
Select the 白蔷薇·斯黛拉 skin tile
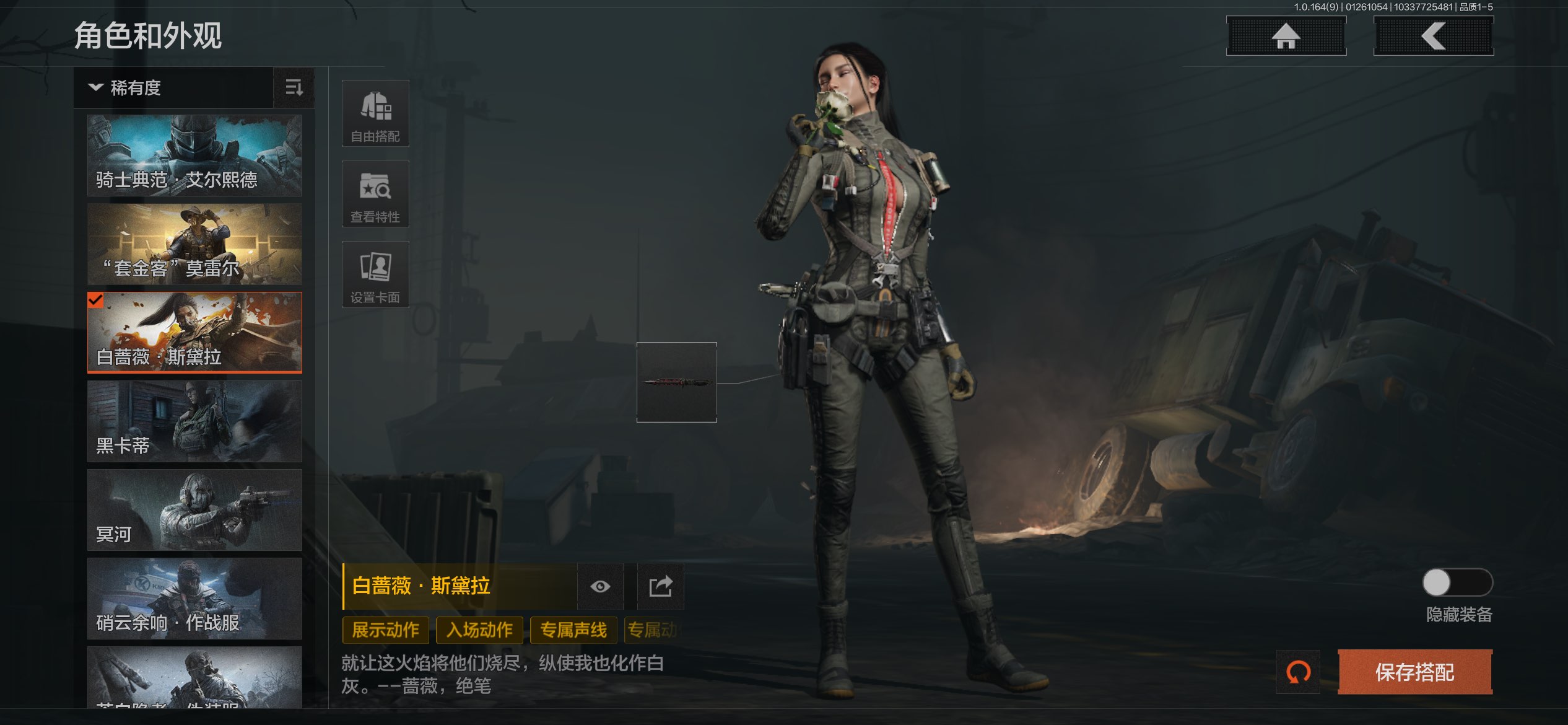point(194,333)
